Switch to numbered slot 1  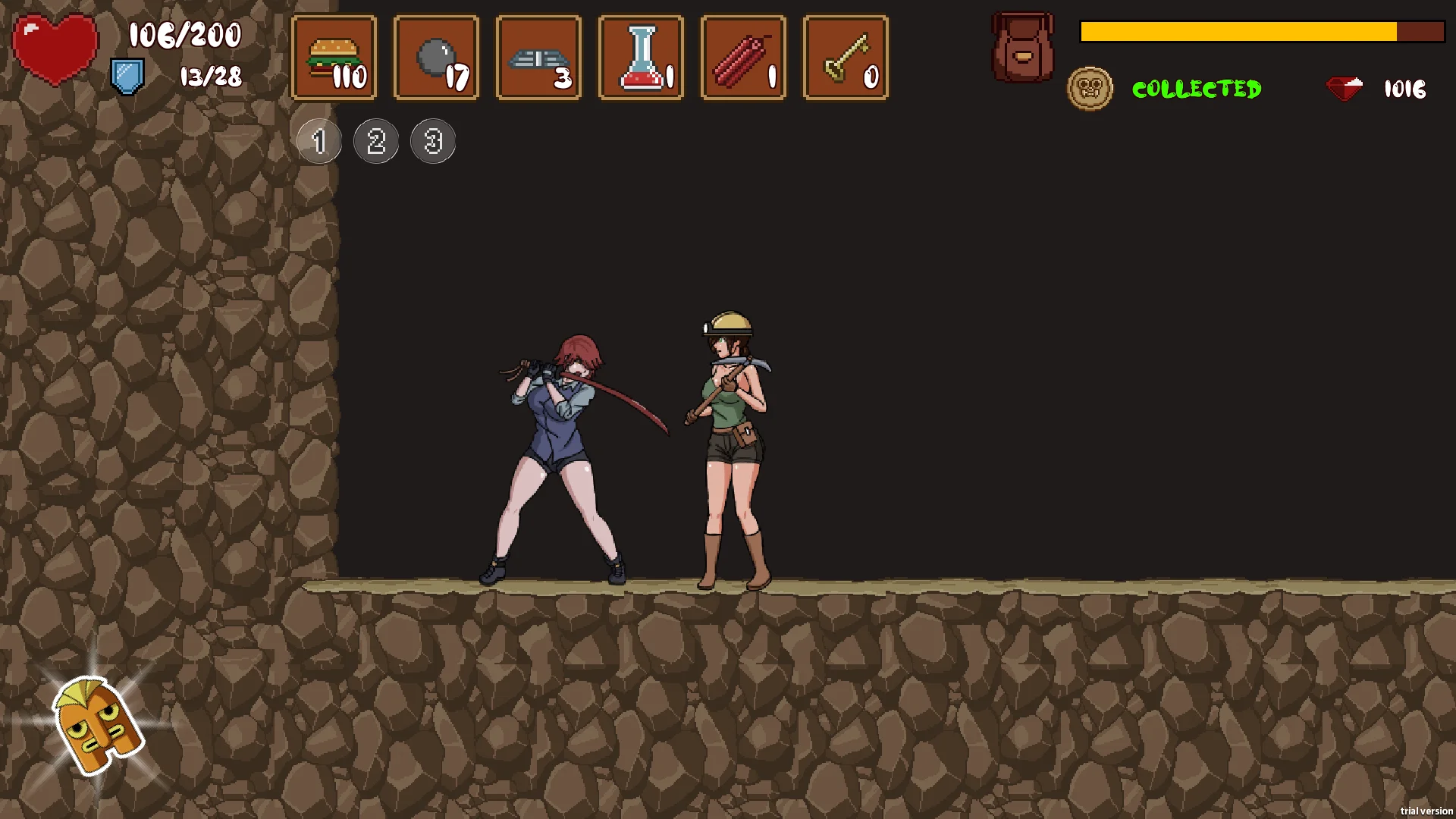[x=319, y=141]
